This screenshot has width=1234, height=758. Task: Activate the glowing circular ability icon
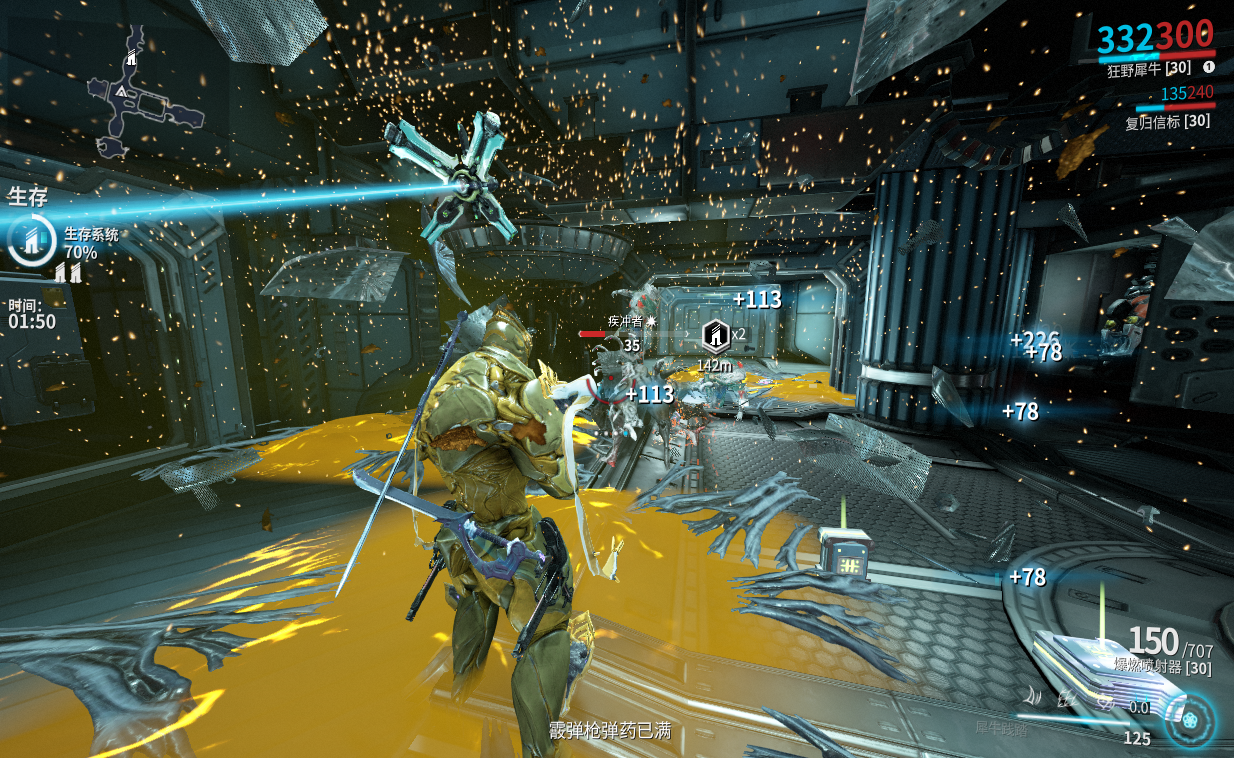tap(1190, 720)
